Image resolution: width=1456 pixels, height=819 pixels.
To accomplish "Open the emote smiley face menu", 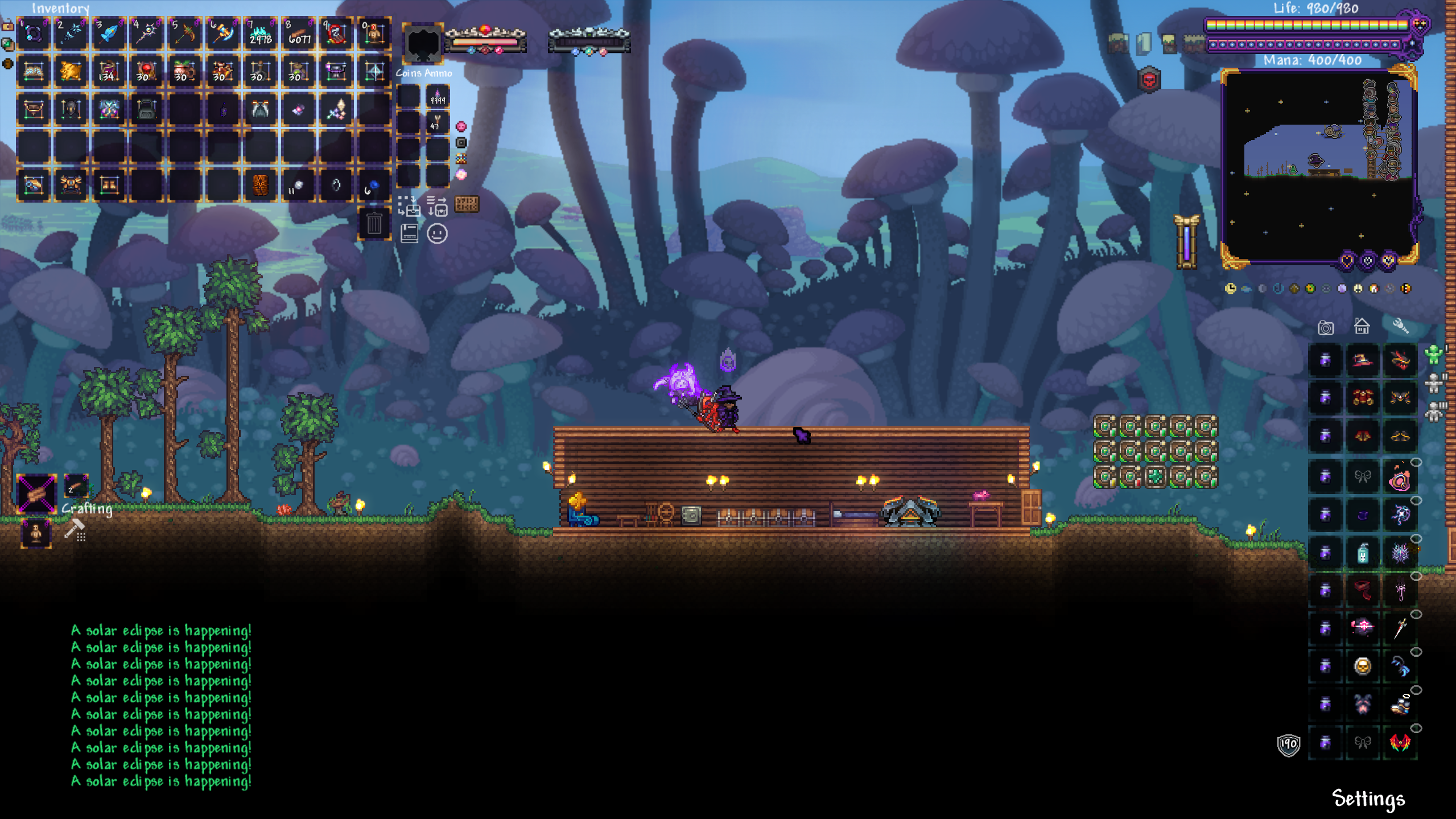I will click(x=437, y=233).
